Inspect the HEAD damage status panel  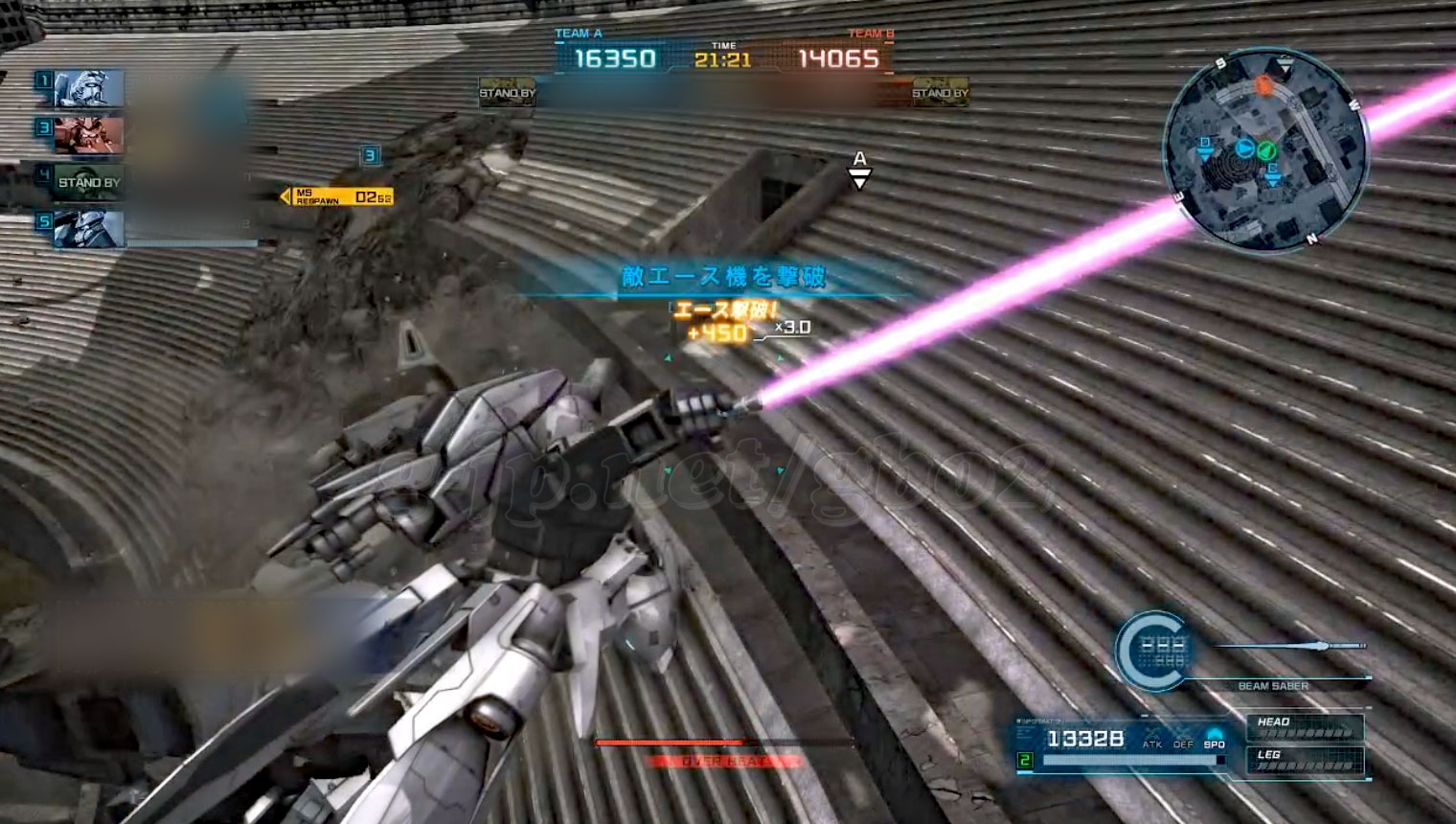[1304, 727]
